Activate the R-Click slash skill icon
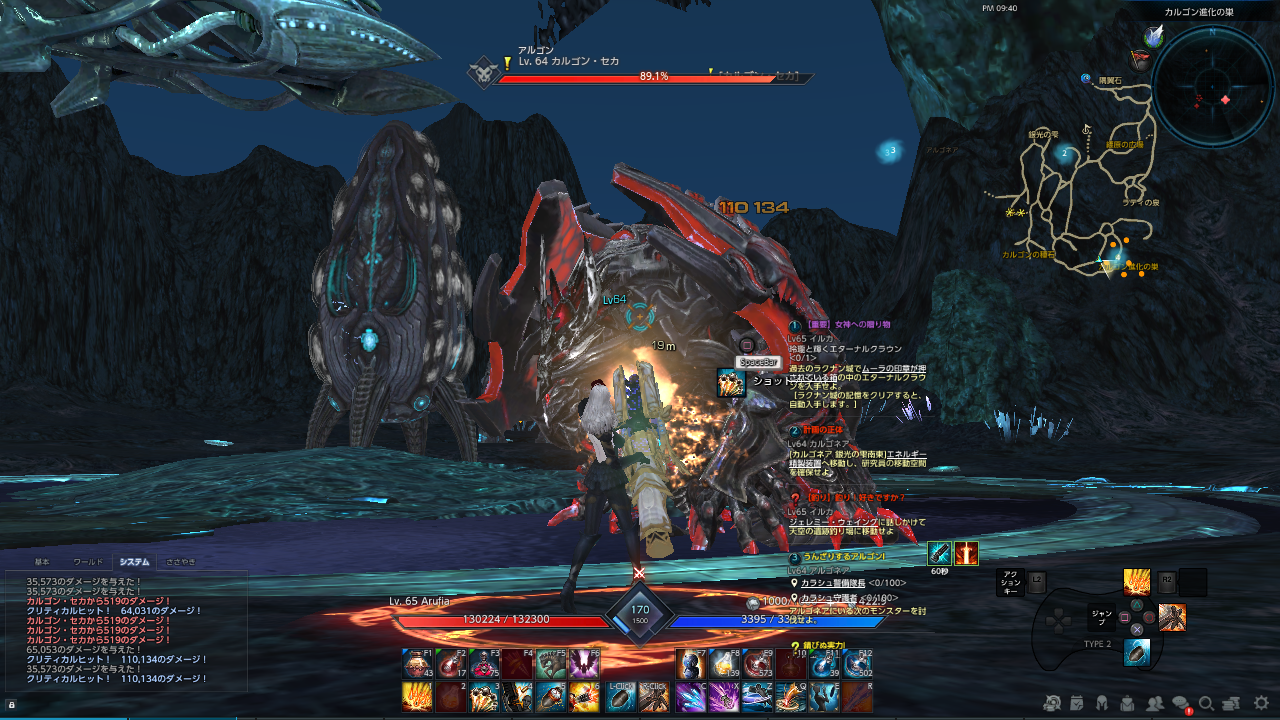 pos(652,696)
